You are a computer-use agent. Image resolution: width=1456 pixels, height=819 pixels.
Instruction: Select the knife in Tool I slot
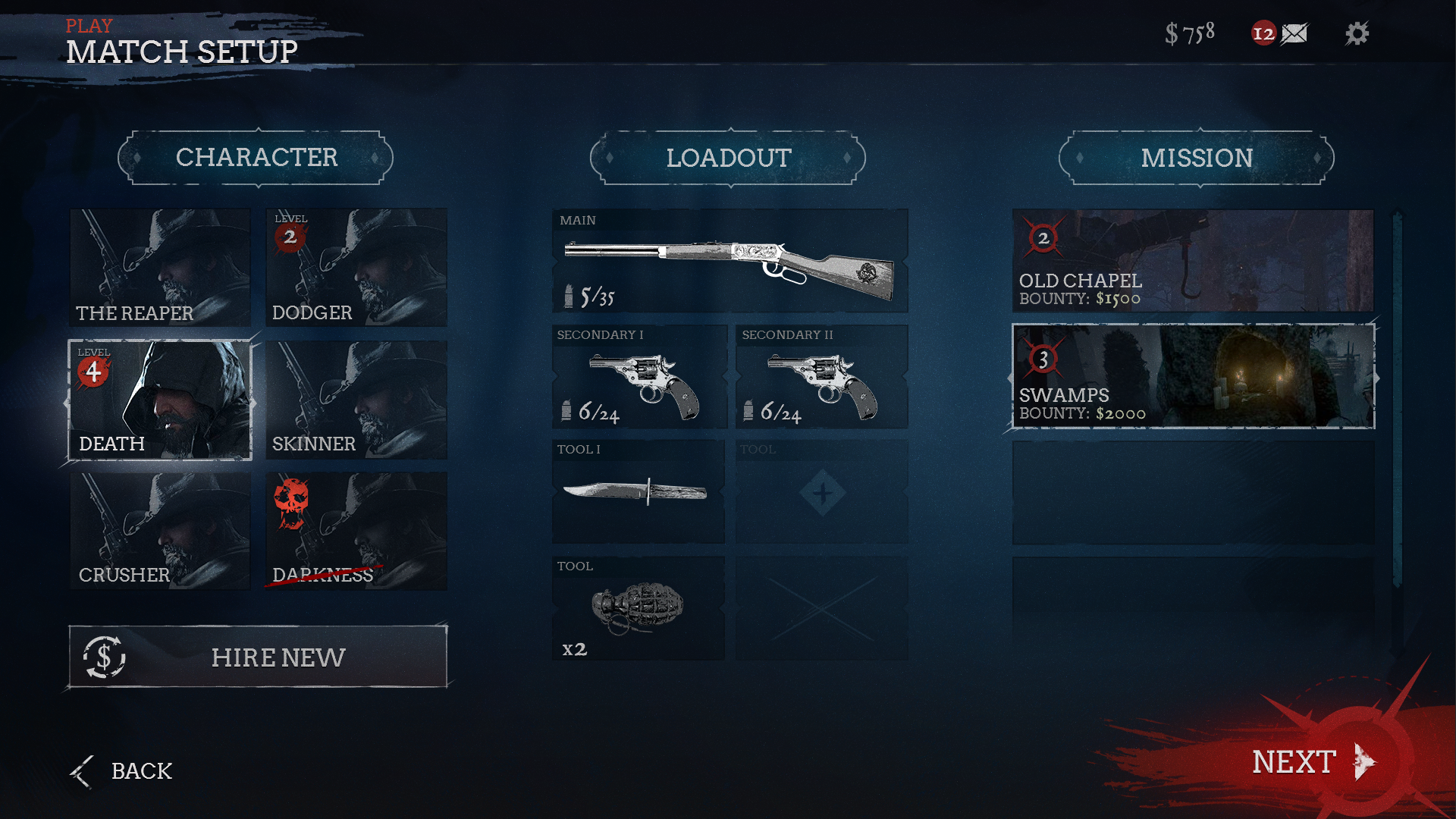(638, 493)
